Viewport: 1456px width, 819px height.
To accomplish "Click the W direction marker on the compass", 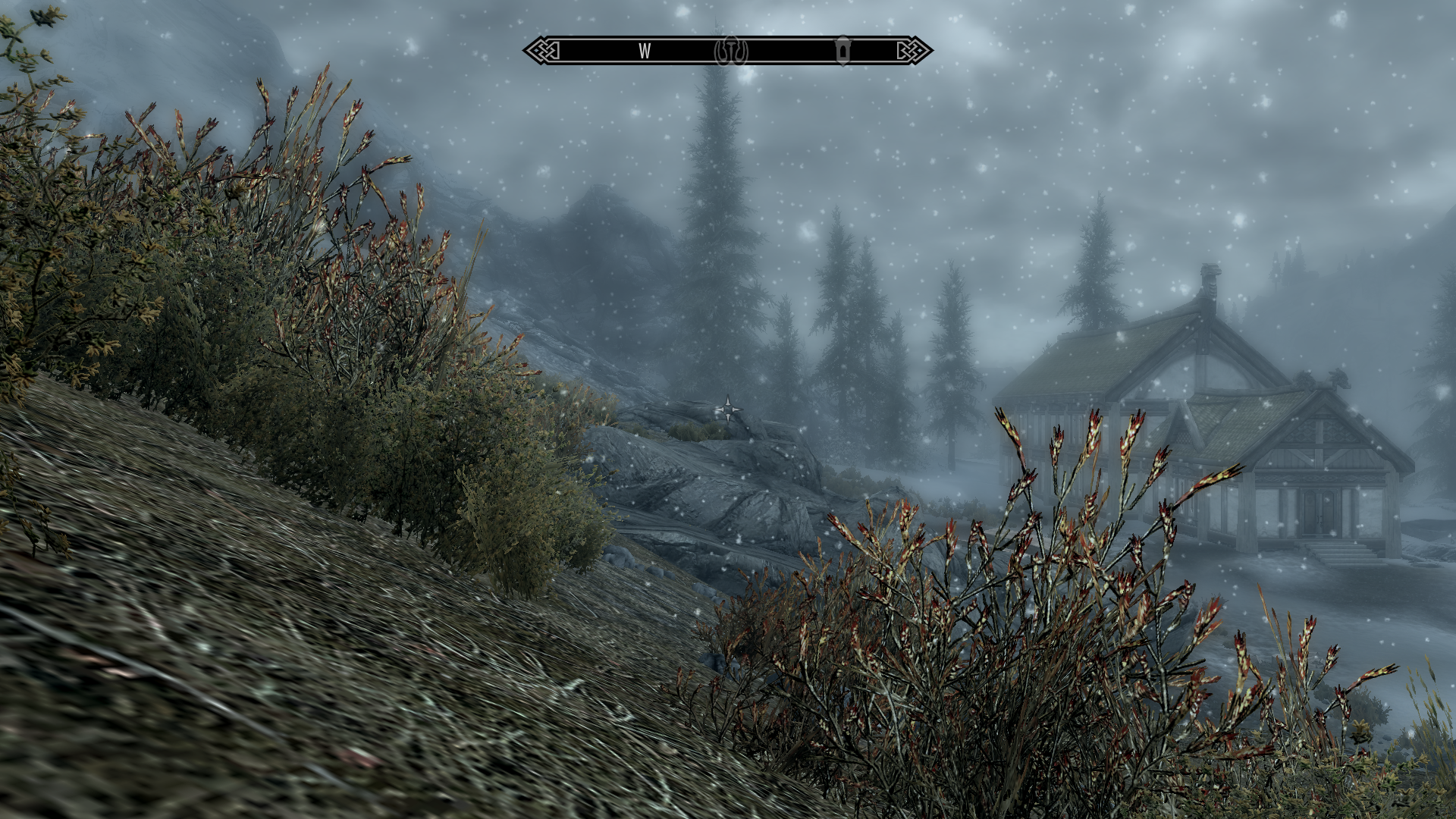I will tap(645, 52).
